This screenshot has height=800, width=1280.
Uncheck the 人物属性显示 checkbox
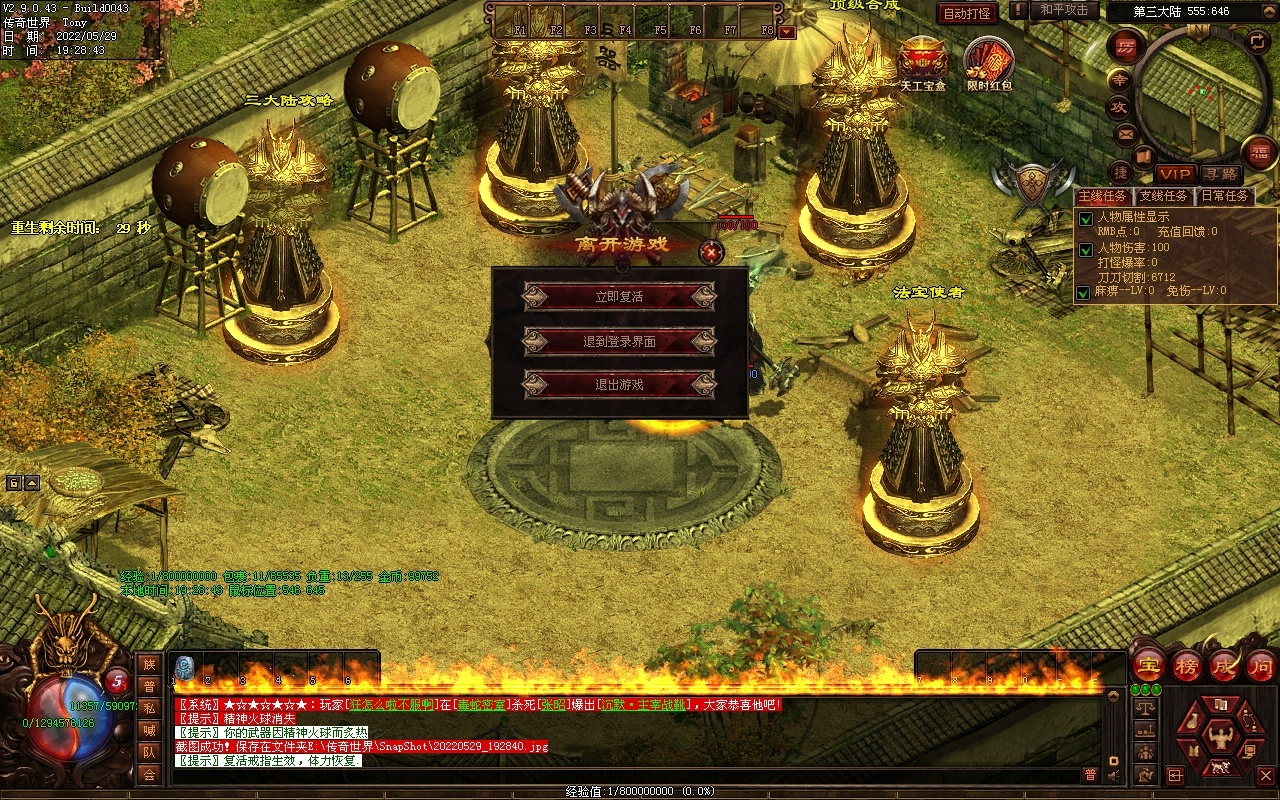(x=1085, y=219)
